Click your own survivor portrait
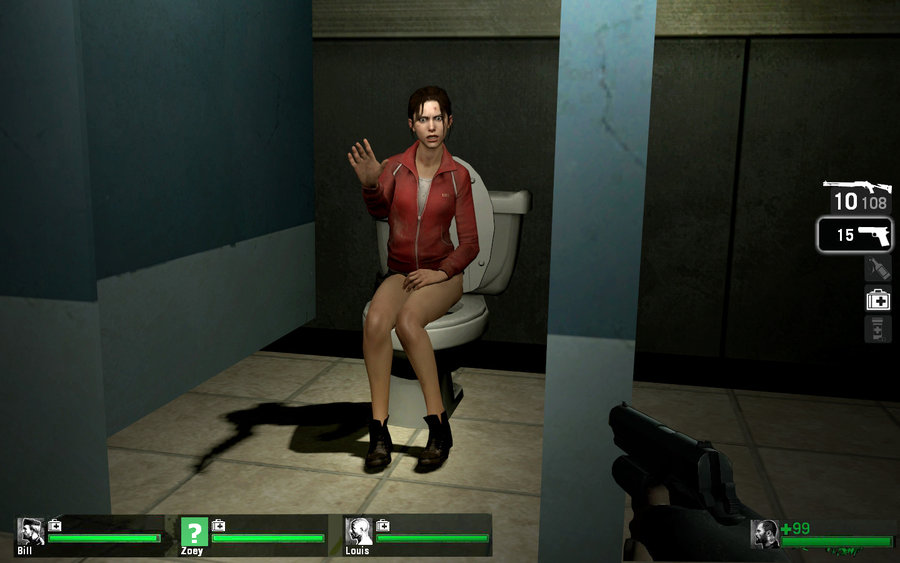 [x=765, y=534]
